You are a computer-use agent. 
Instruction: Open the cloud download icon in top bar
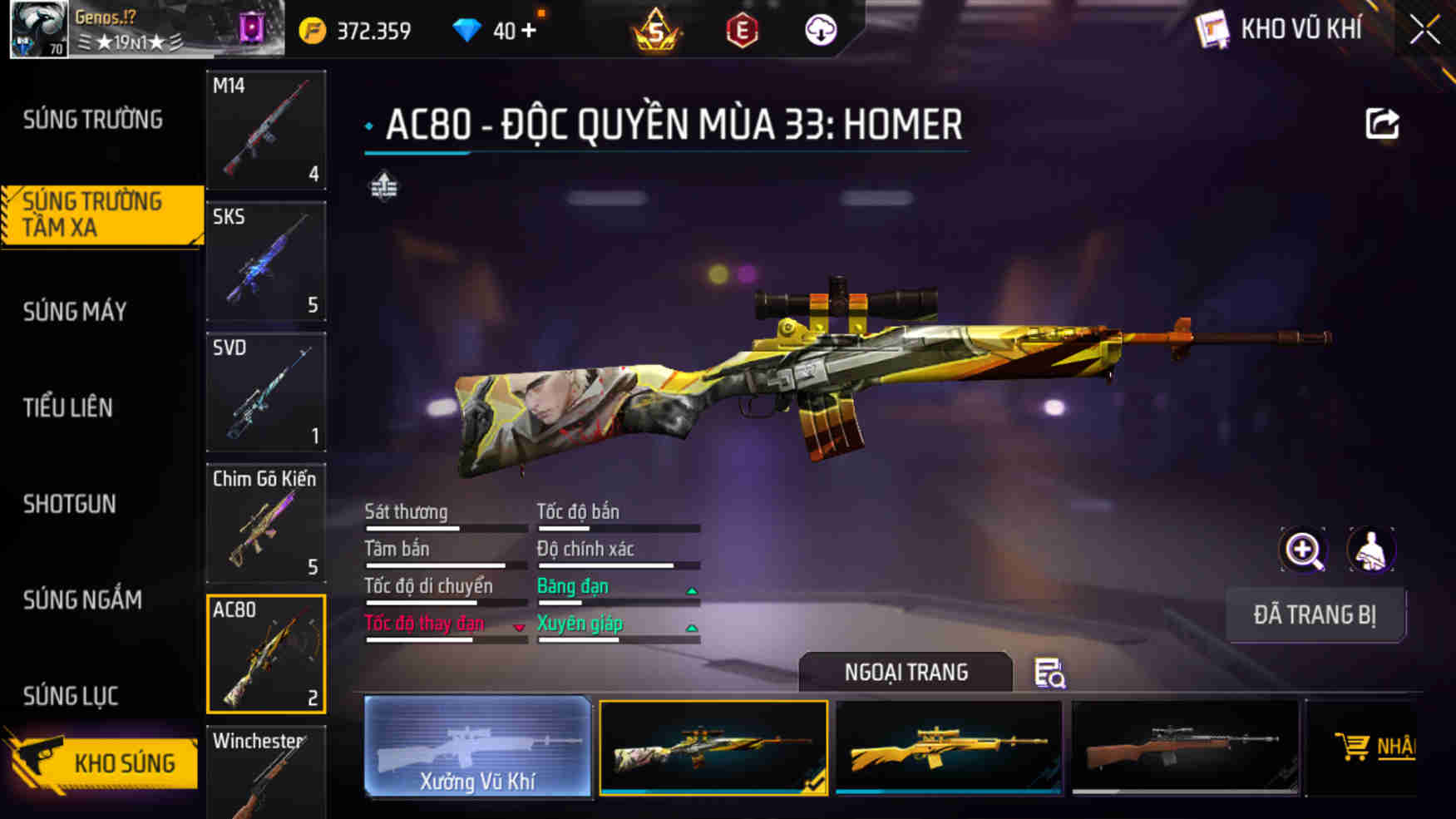[x=820, y=31]
